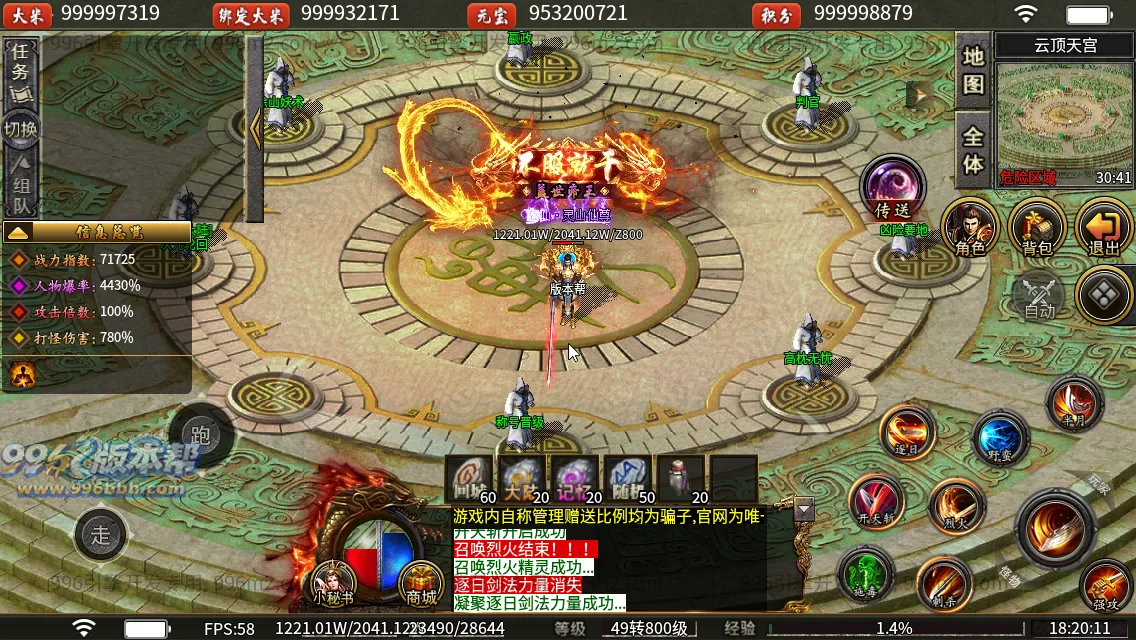Use the 强攻 attack skill
Screen dimensions: 1136x640
(1106, 586)
